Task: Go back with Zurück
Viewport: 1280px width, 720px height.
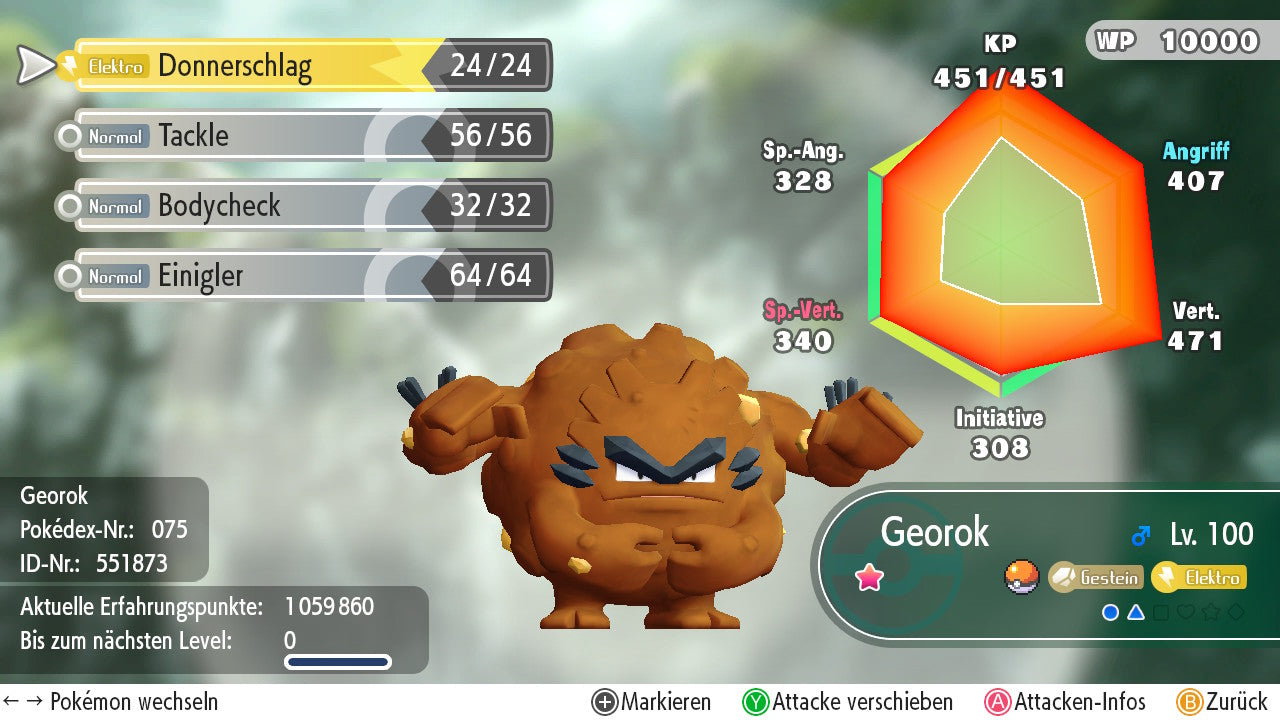Action: [1222, 702]
